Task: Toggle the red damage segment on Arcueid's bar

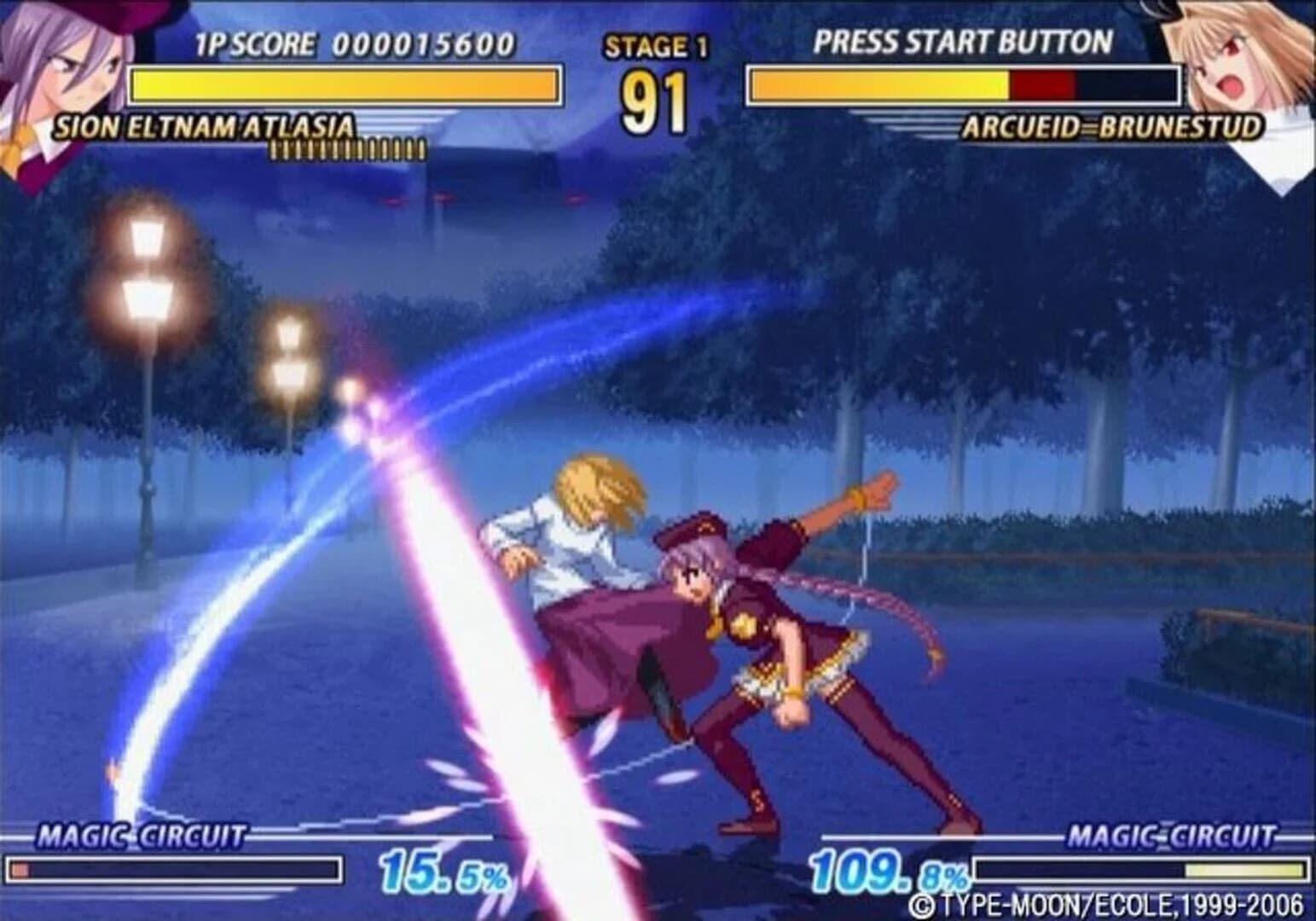Action: click(x=1045, y=84)
